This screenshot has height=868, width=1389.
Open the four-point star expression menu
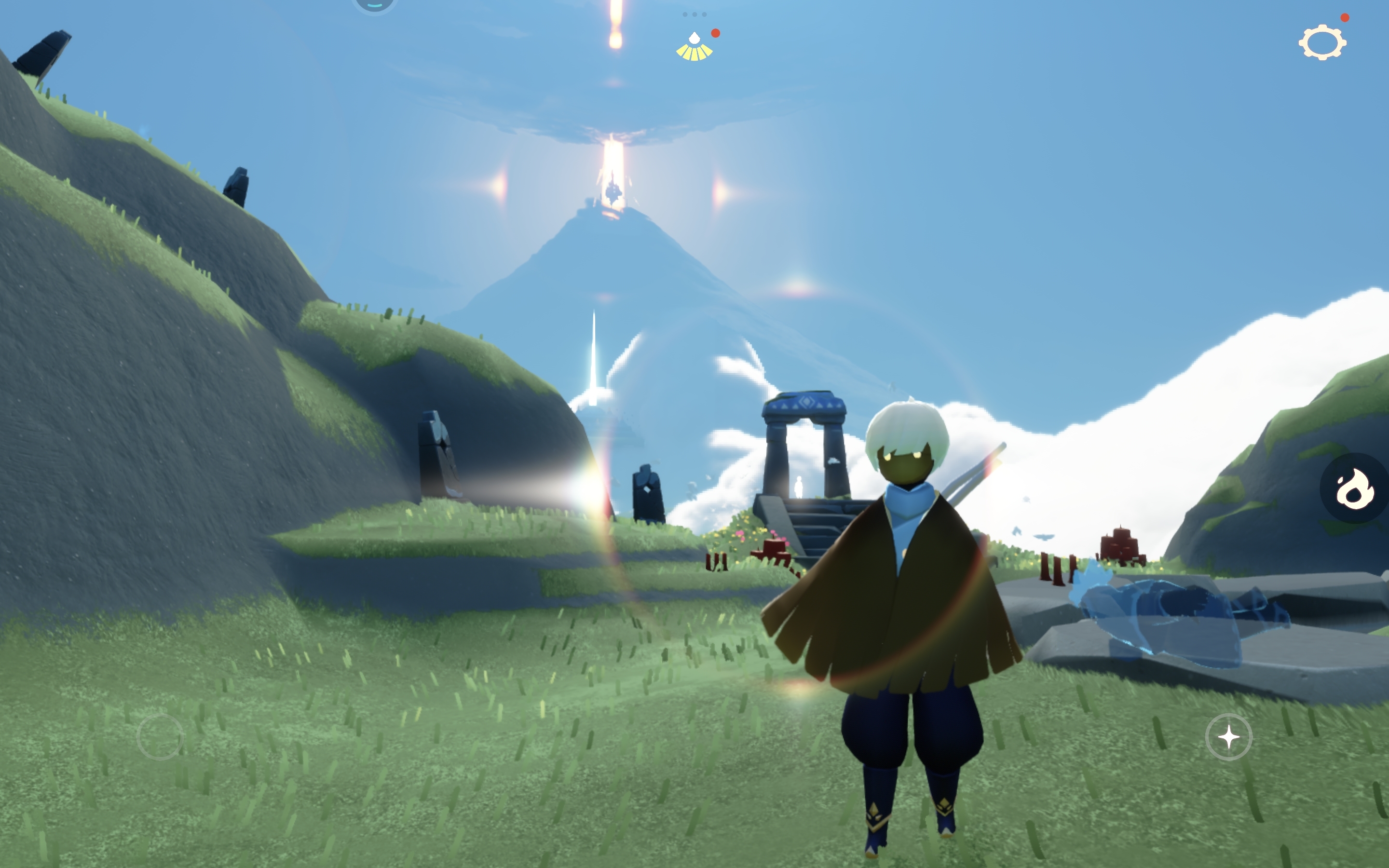1228,736
